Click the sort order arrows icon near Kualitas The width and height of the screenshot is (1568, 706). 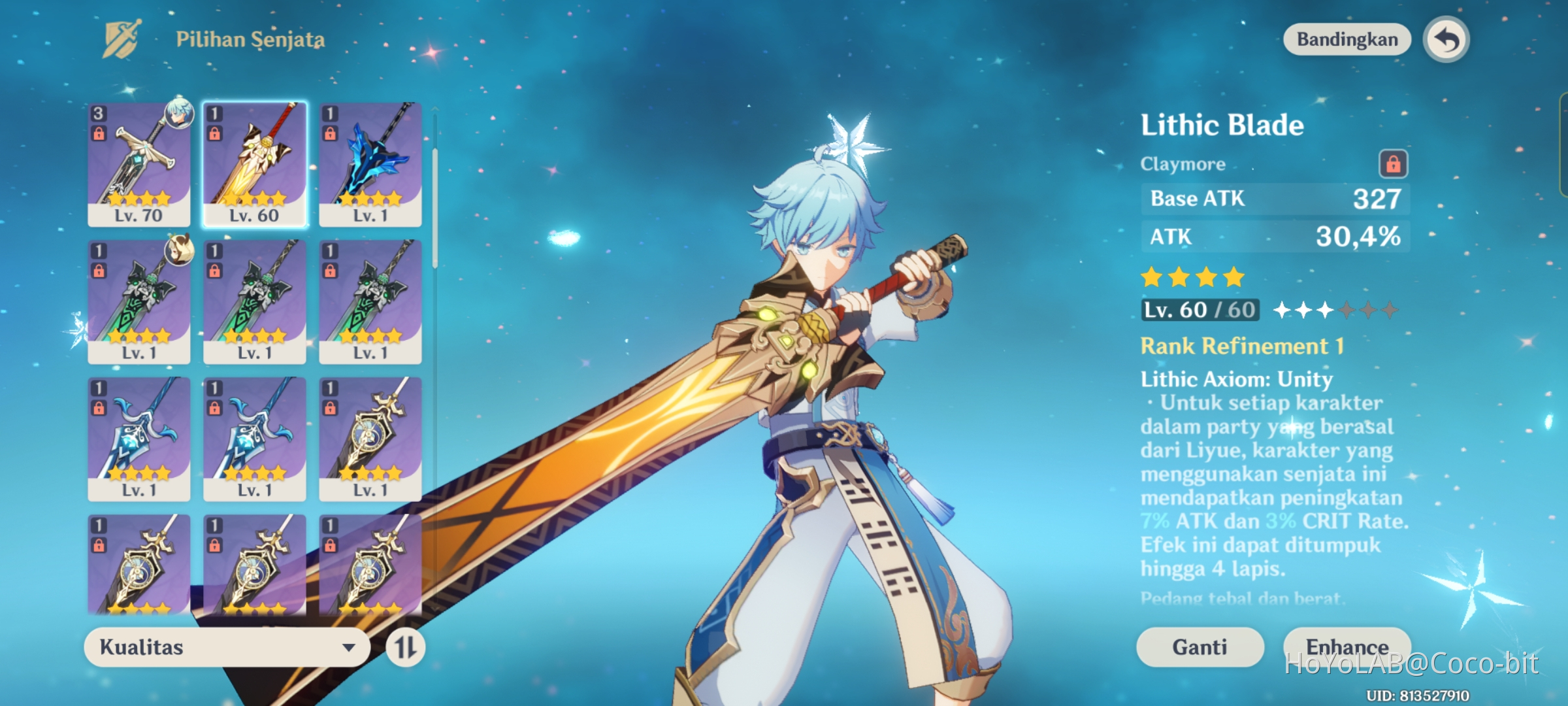[405, 647]
